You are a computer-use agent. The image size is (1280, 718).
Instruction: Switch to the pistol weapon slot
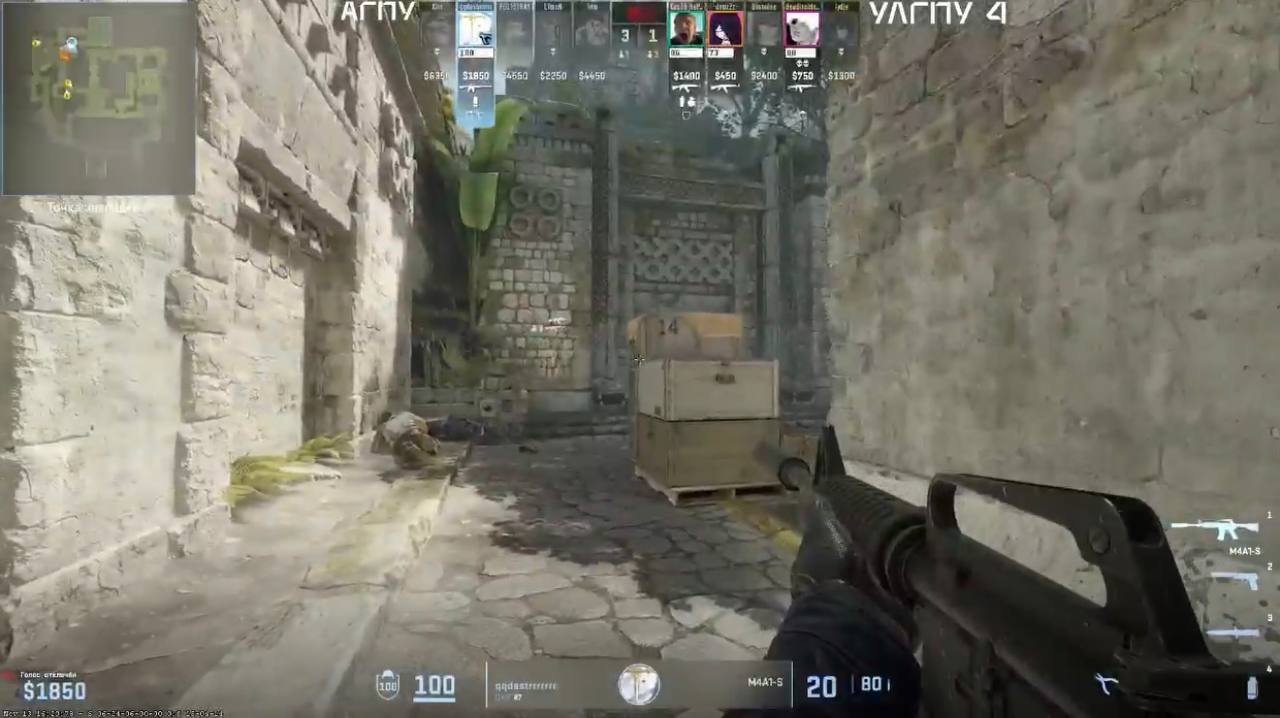1232,580
